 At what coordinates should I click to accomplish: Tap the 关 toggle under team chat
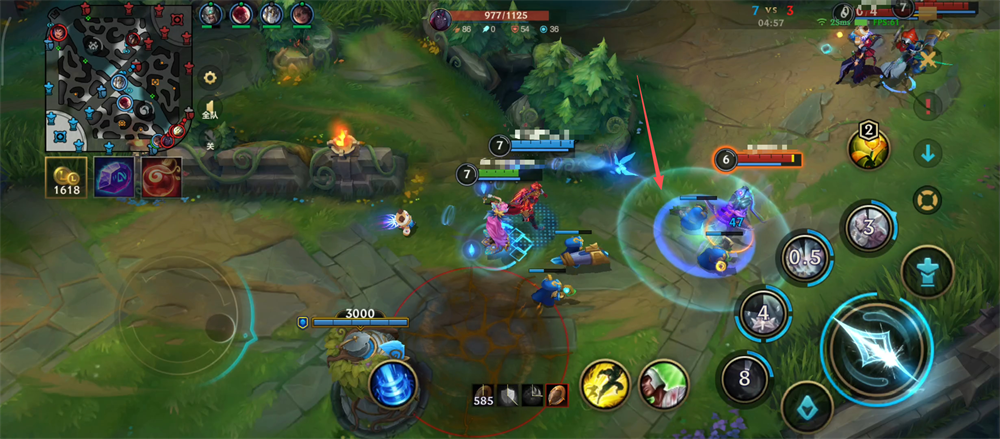210,145
